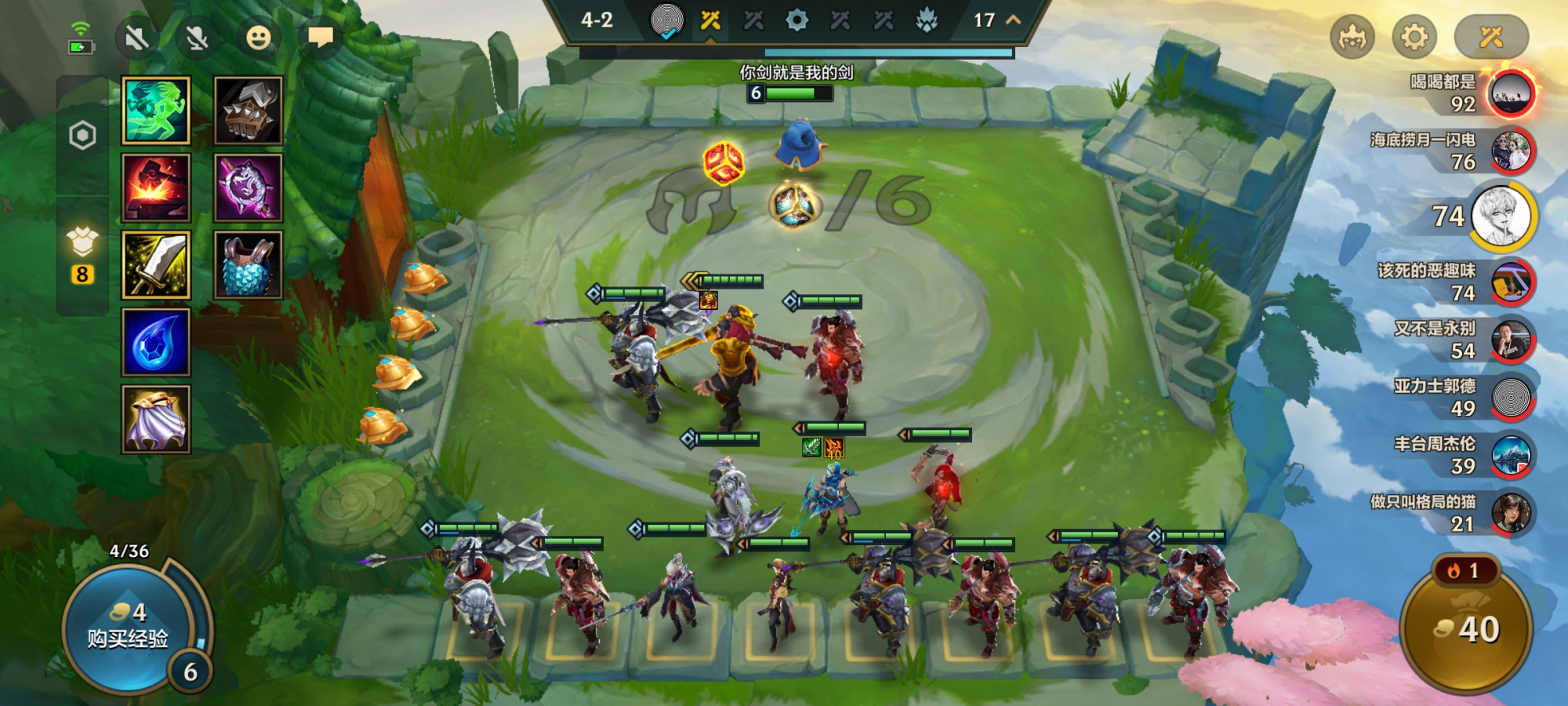Open the settings gear
Image resolution: width=1568 pixels, height=706 pixels.
1414,37
